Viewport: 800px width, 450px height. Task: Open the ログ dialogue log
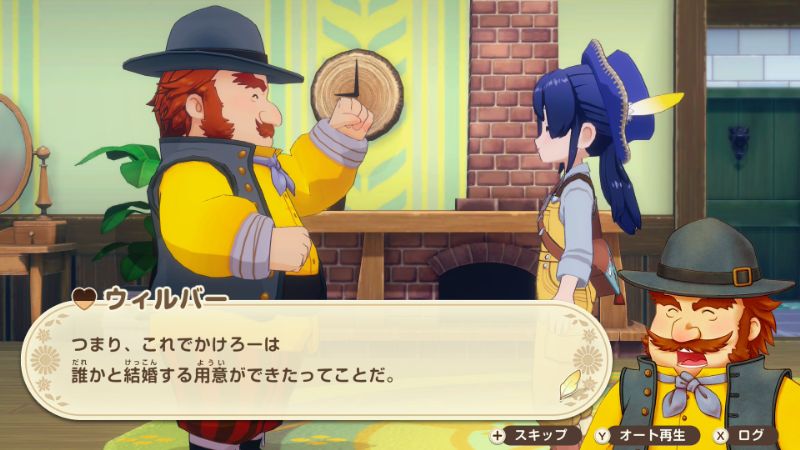click(743, 435)
